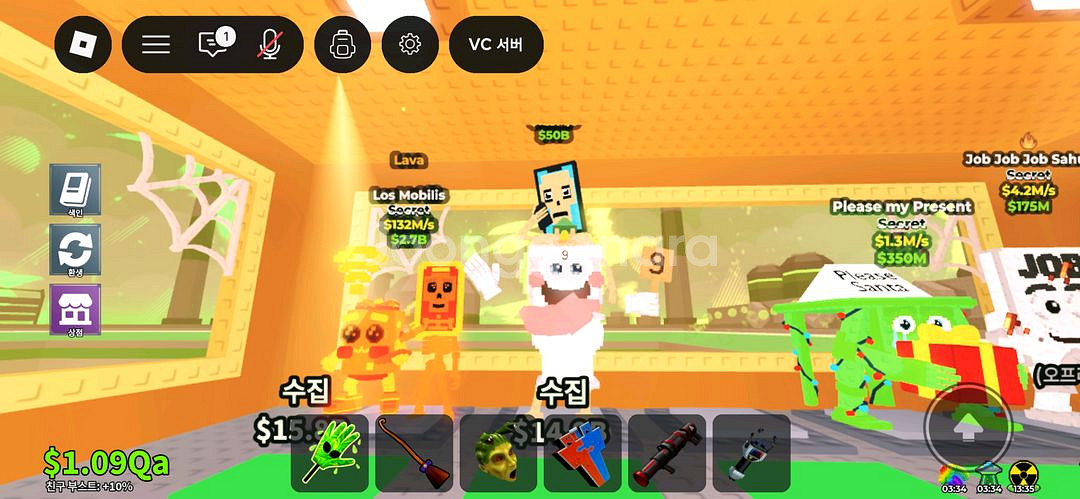The height and width of the screenshot is (499, 1080).
Task: Click the VC 서버 button
Action: 496,44
